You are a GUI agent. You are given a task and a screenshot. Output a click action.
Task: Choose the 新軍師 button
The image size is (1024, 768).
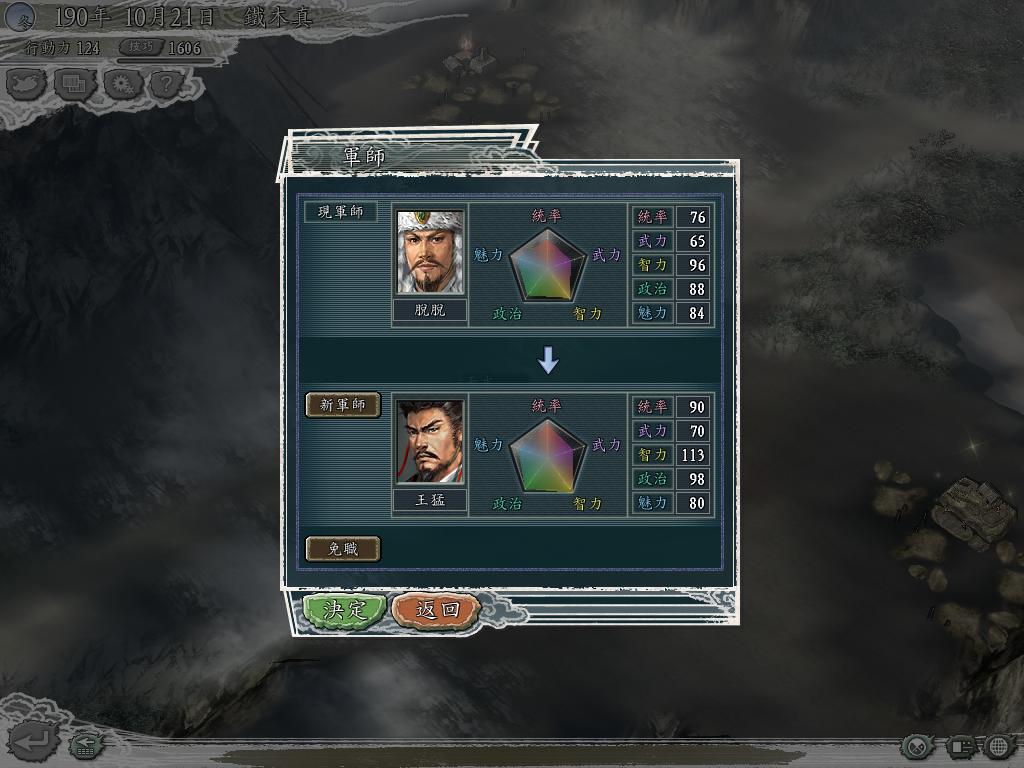(343, 405)
